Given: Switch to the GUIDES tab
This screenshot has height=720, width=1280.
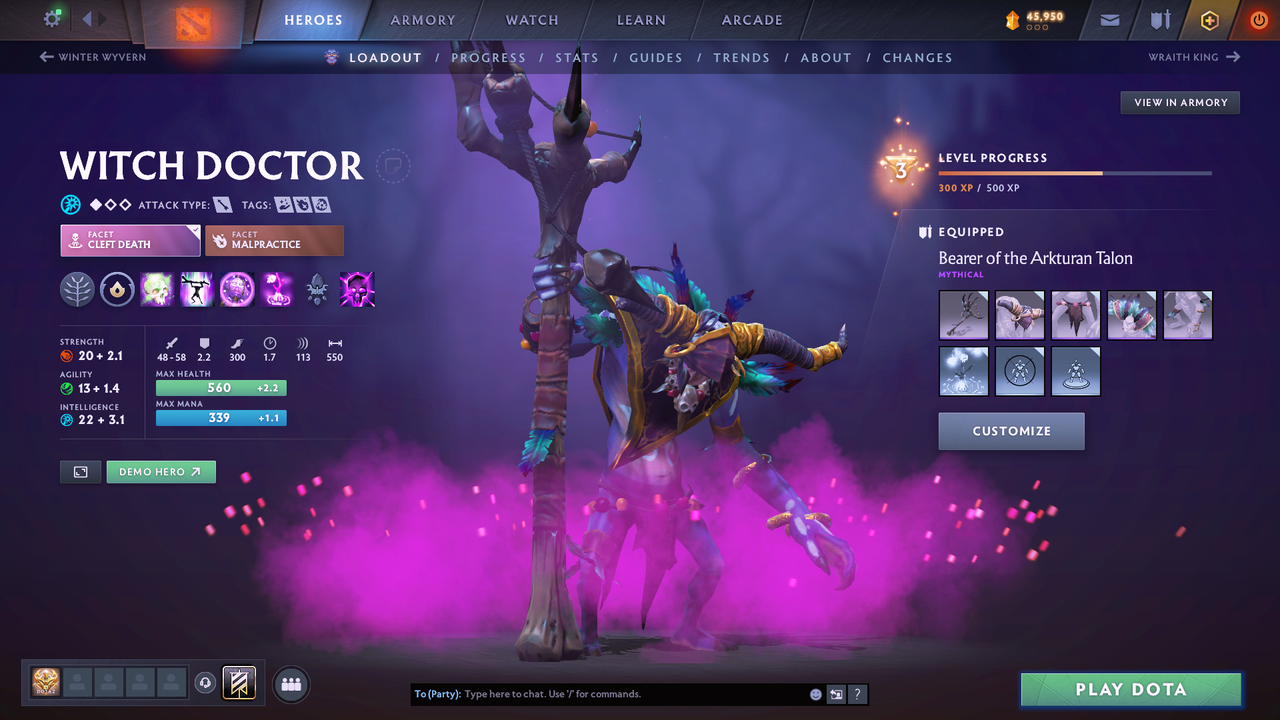Looking at the screenshot, I should pyautogui.click(x=656, y=57).
